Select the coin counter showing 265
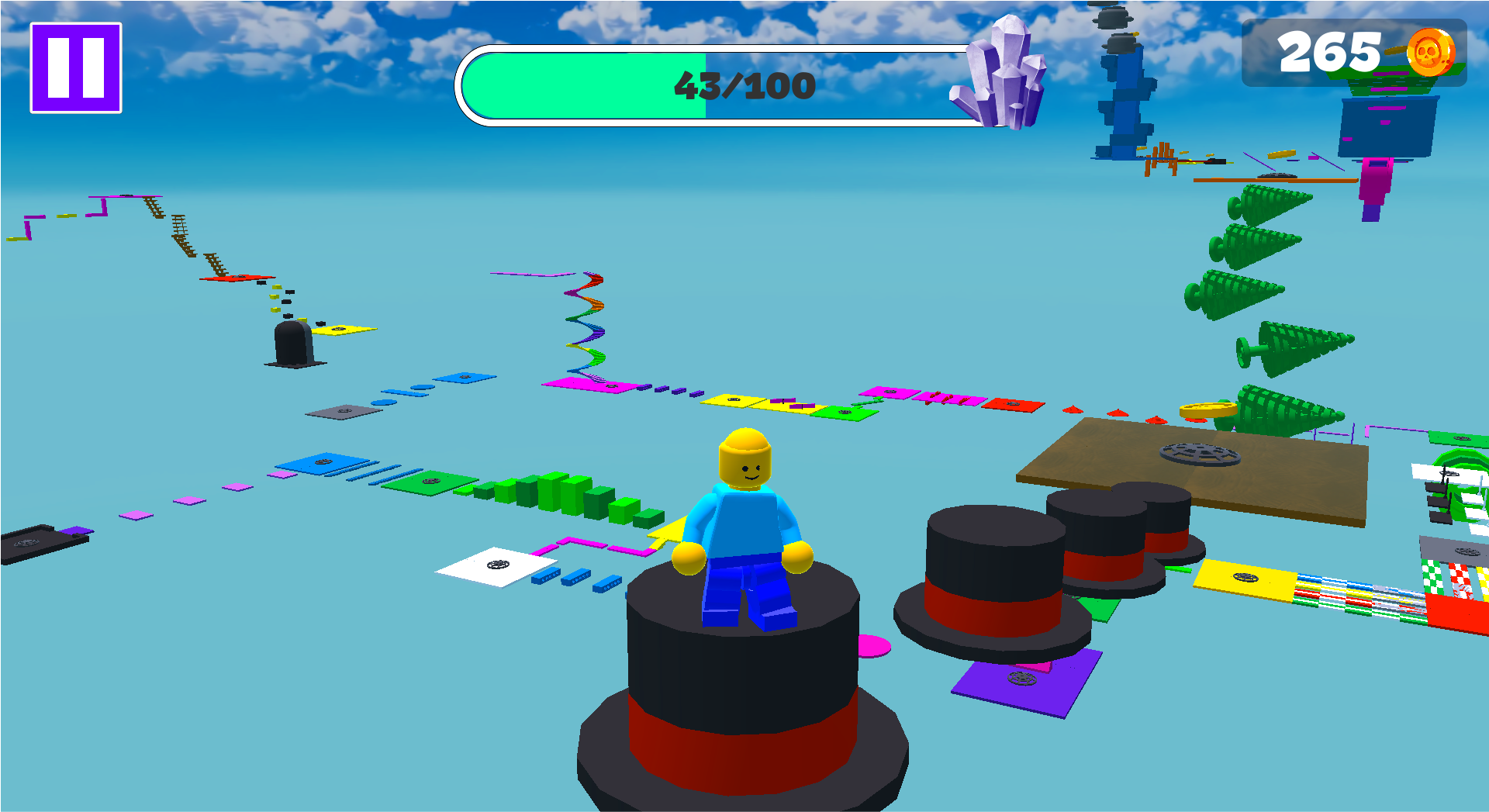This screenshot has width=1489, height=812. pyautogui.click(x=1331, y=53)
